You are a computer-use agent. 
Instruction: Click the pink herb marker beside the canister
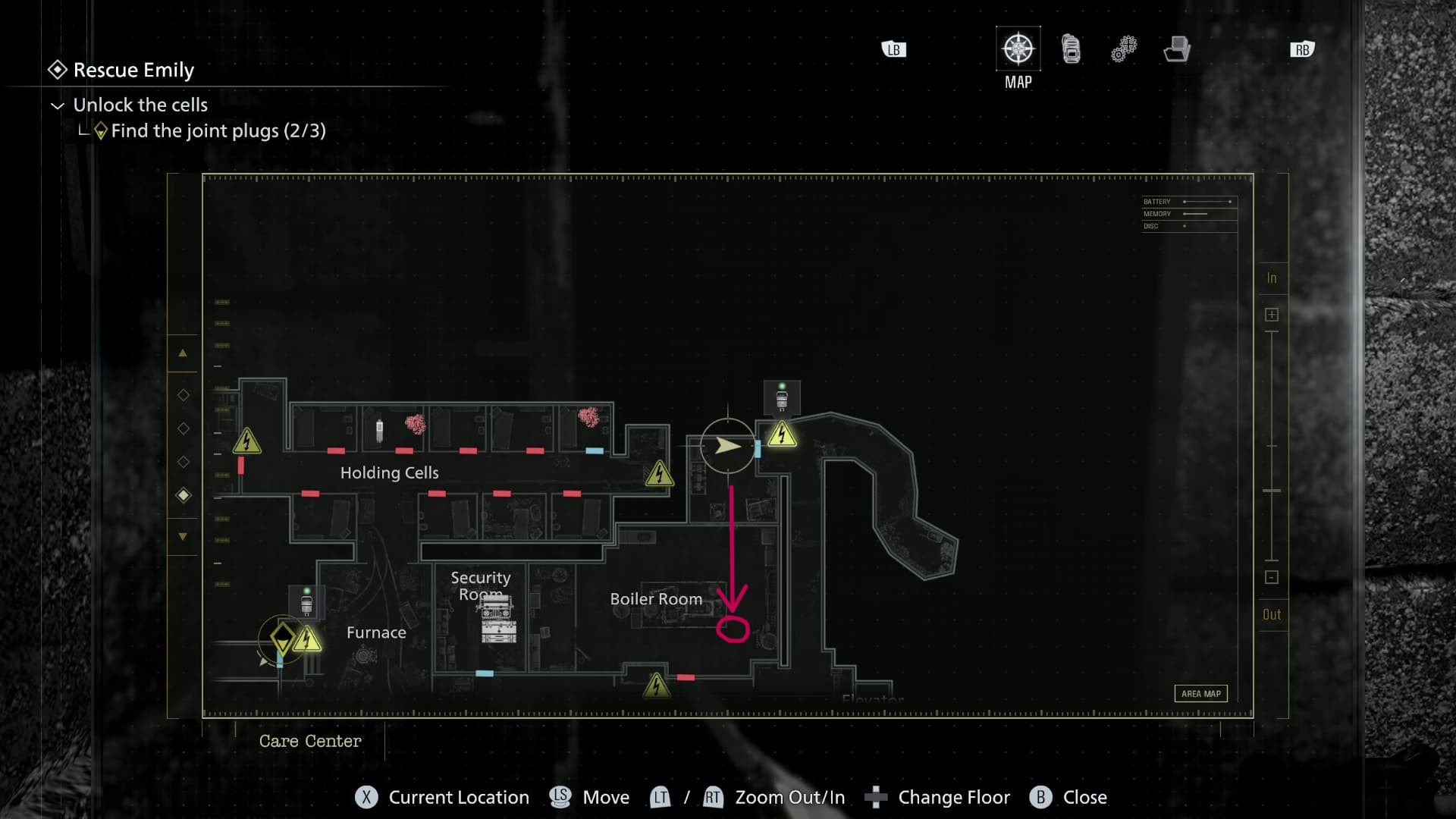[x=415, y=424]
